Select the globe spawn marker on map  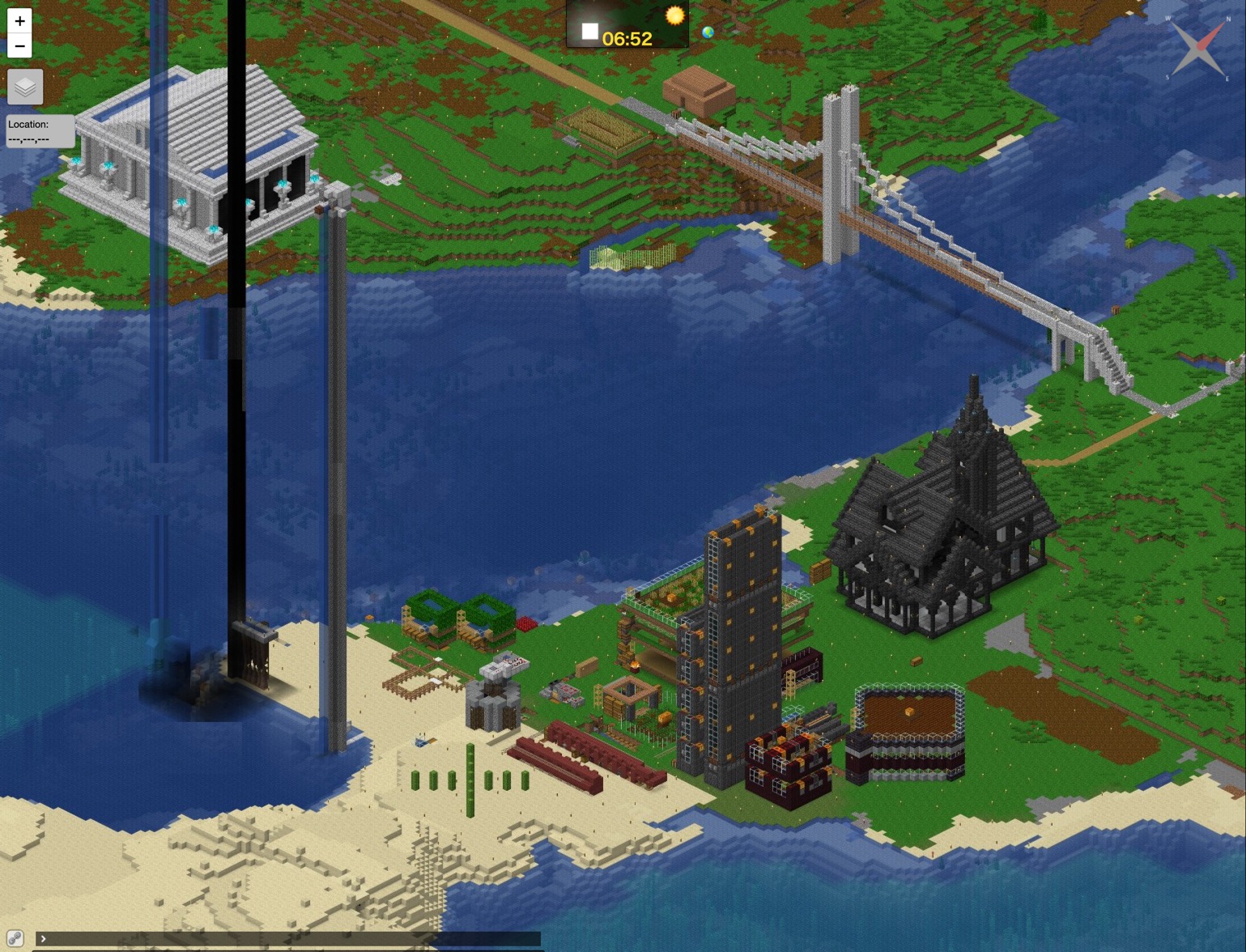708,32
